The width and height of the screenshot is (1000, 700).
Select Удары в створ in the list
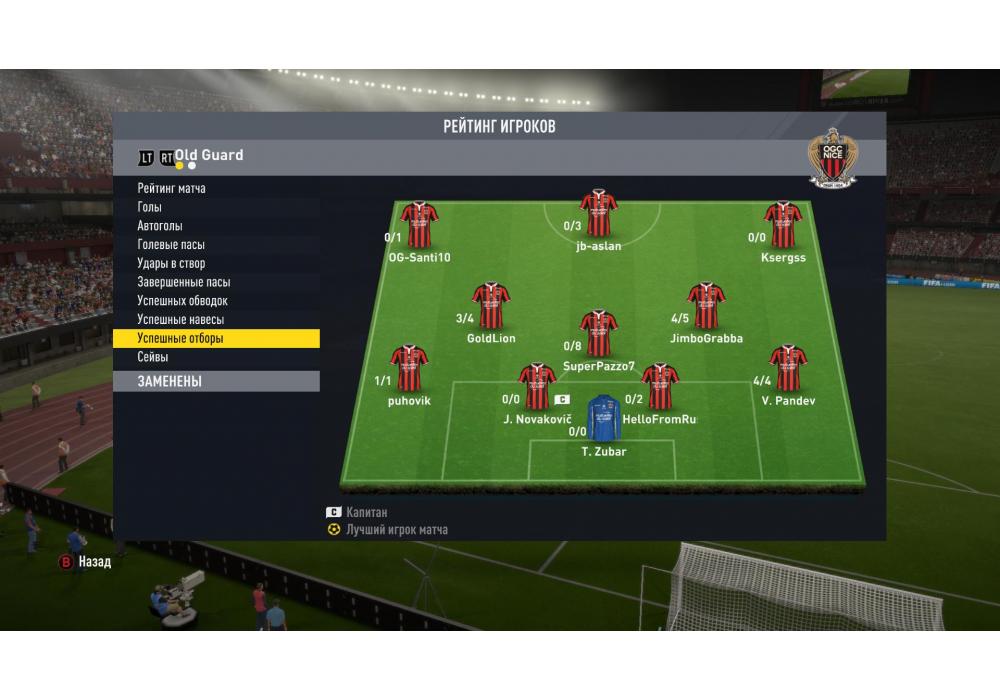[171, 264]
